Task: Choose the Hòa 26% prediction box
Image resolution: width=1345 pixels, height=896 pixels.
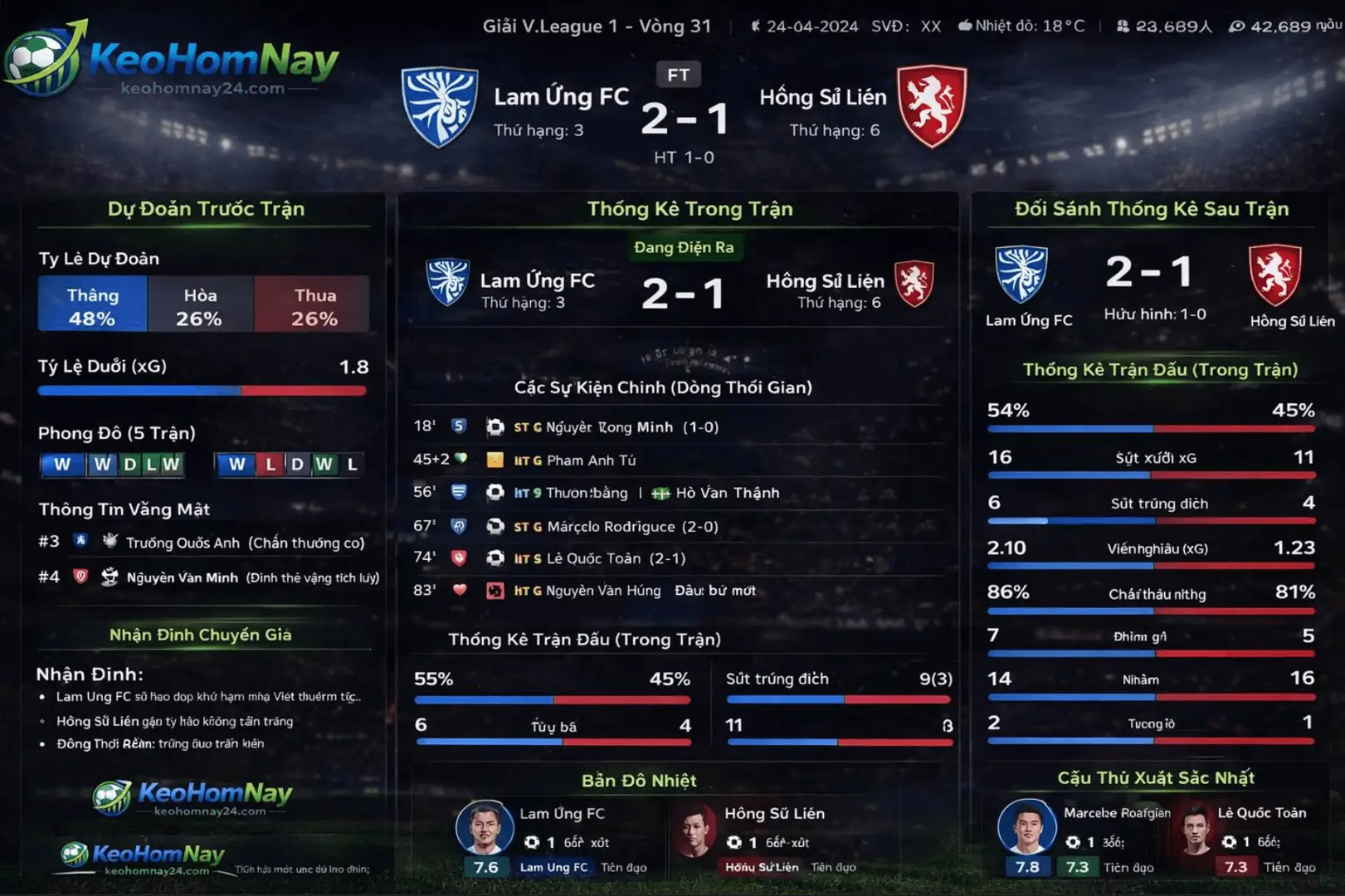Action: 200,306
